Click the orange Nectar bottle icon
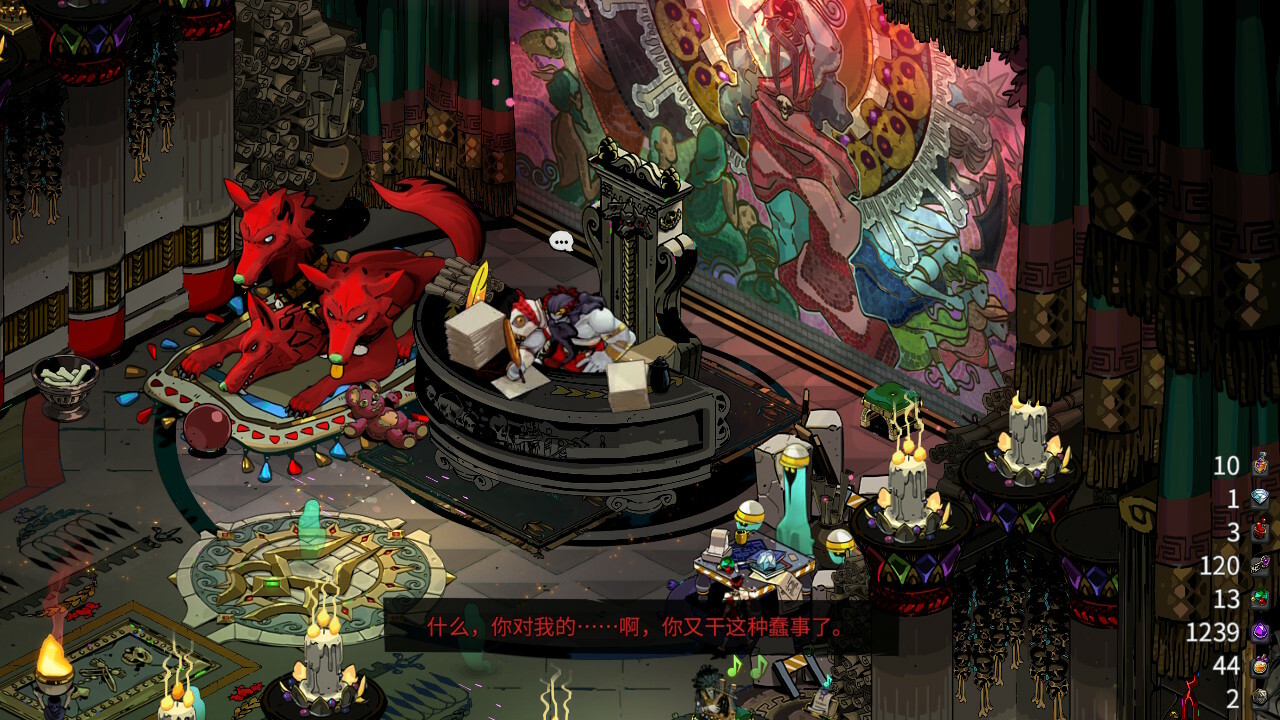This screenshot has height=720, width=1280. pos(1260,665)
